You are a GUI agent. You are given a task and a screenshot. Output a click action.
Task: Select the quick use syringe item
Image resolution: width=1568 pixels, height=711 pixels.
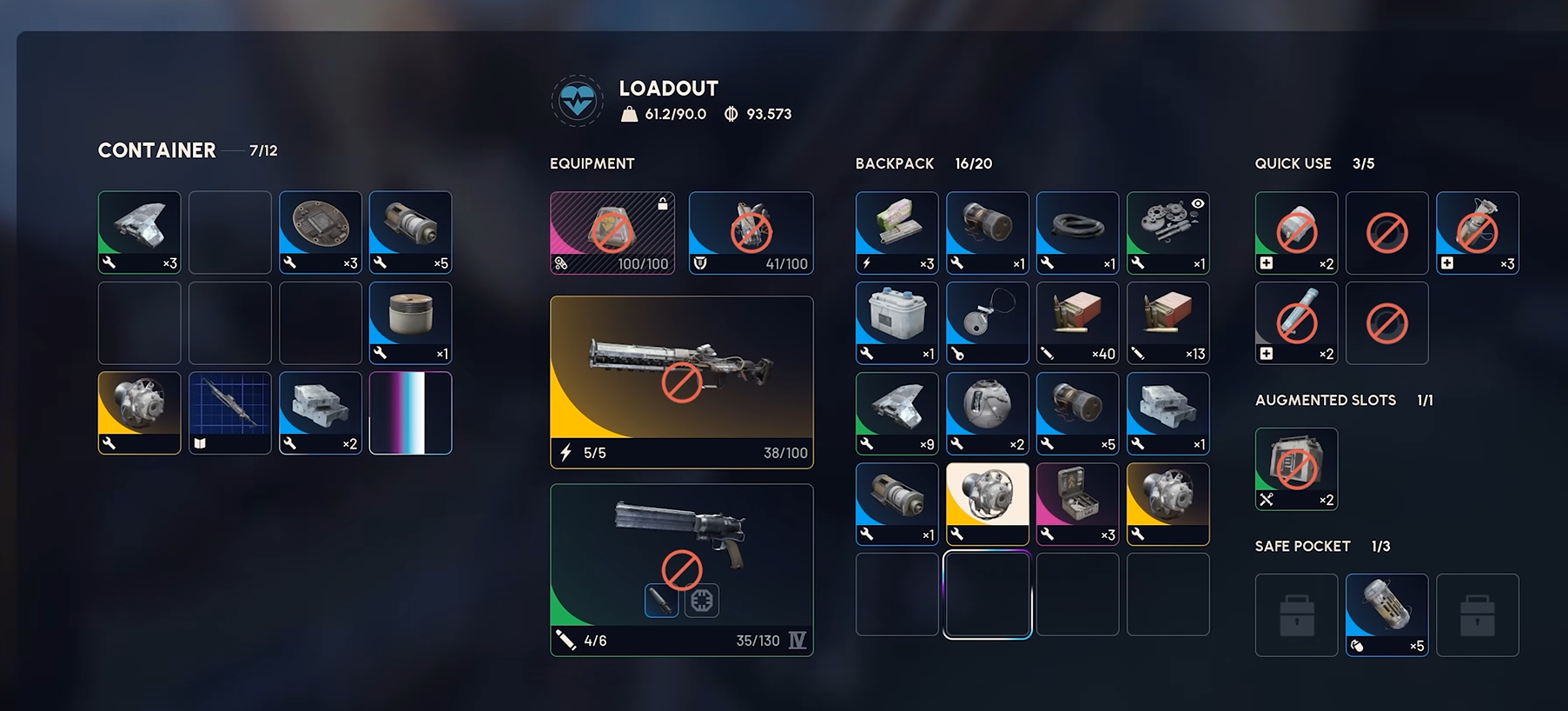point(1296,322)
